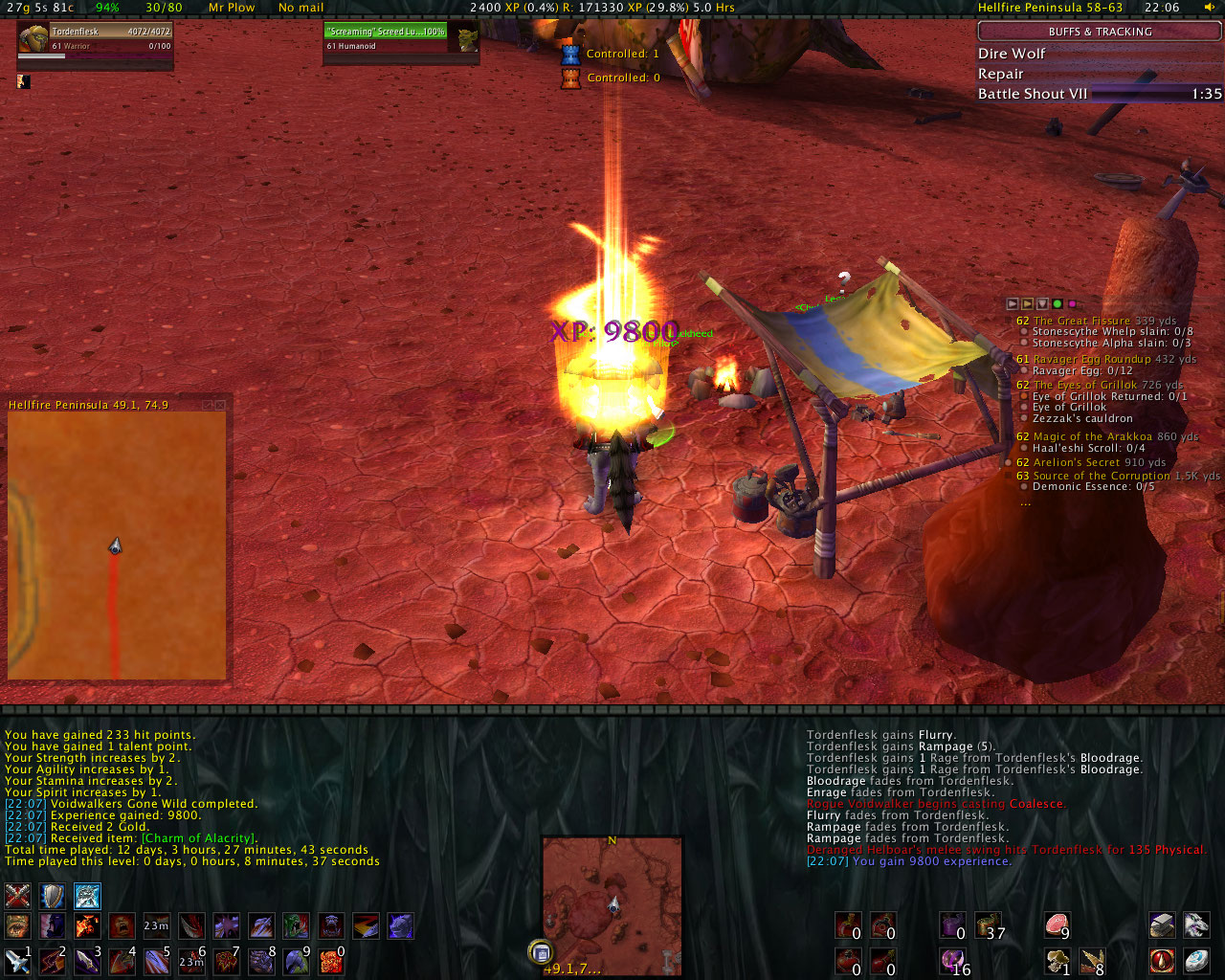The width and height of the screenshot is (1225, 980).
Task: Switch to the shield Defensive Stance
Action: click(x=52, y=896)
